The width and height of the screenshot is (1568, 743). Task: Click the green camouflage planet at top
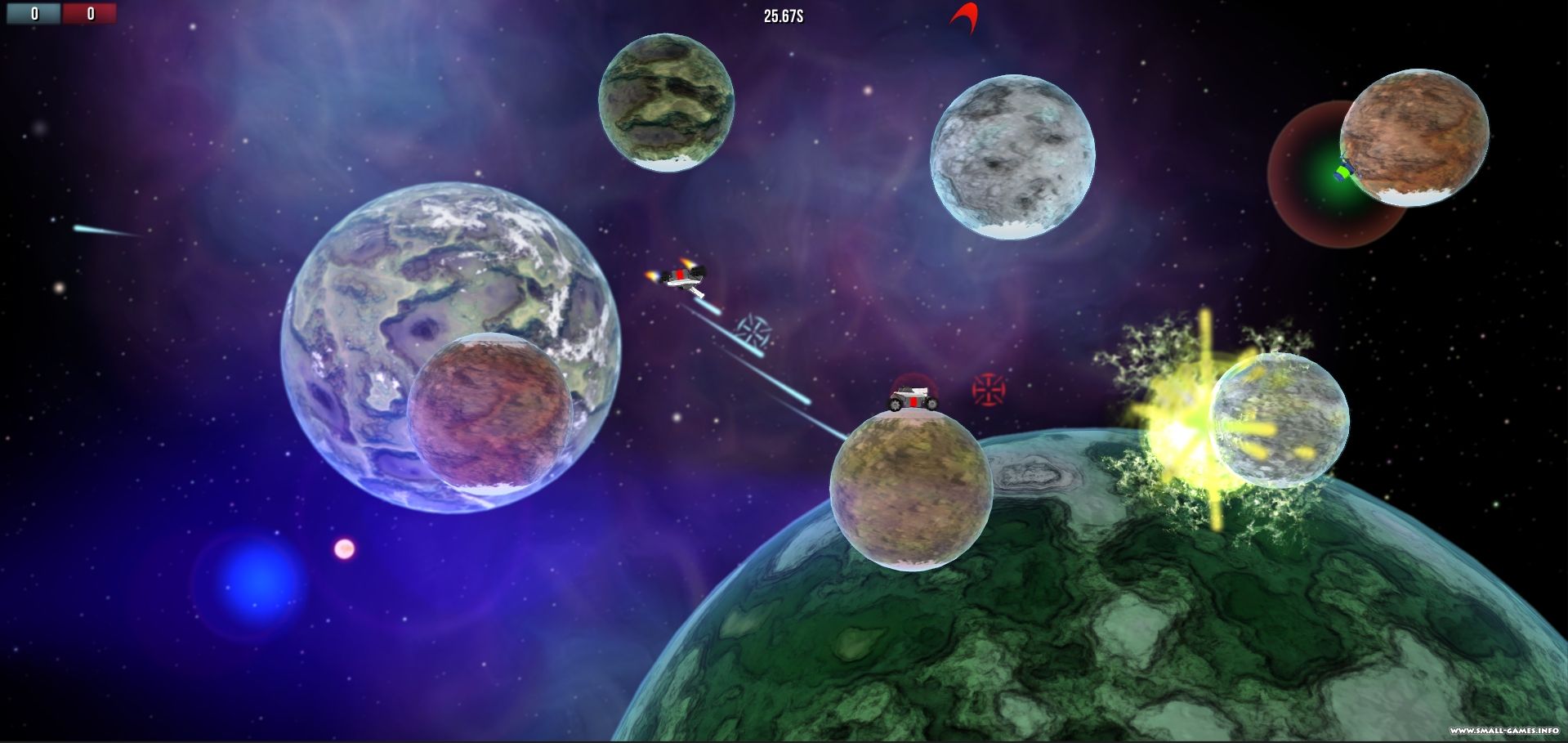tap(667, 104)
